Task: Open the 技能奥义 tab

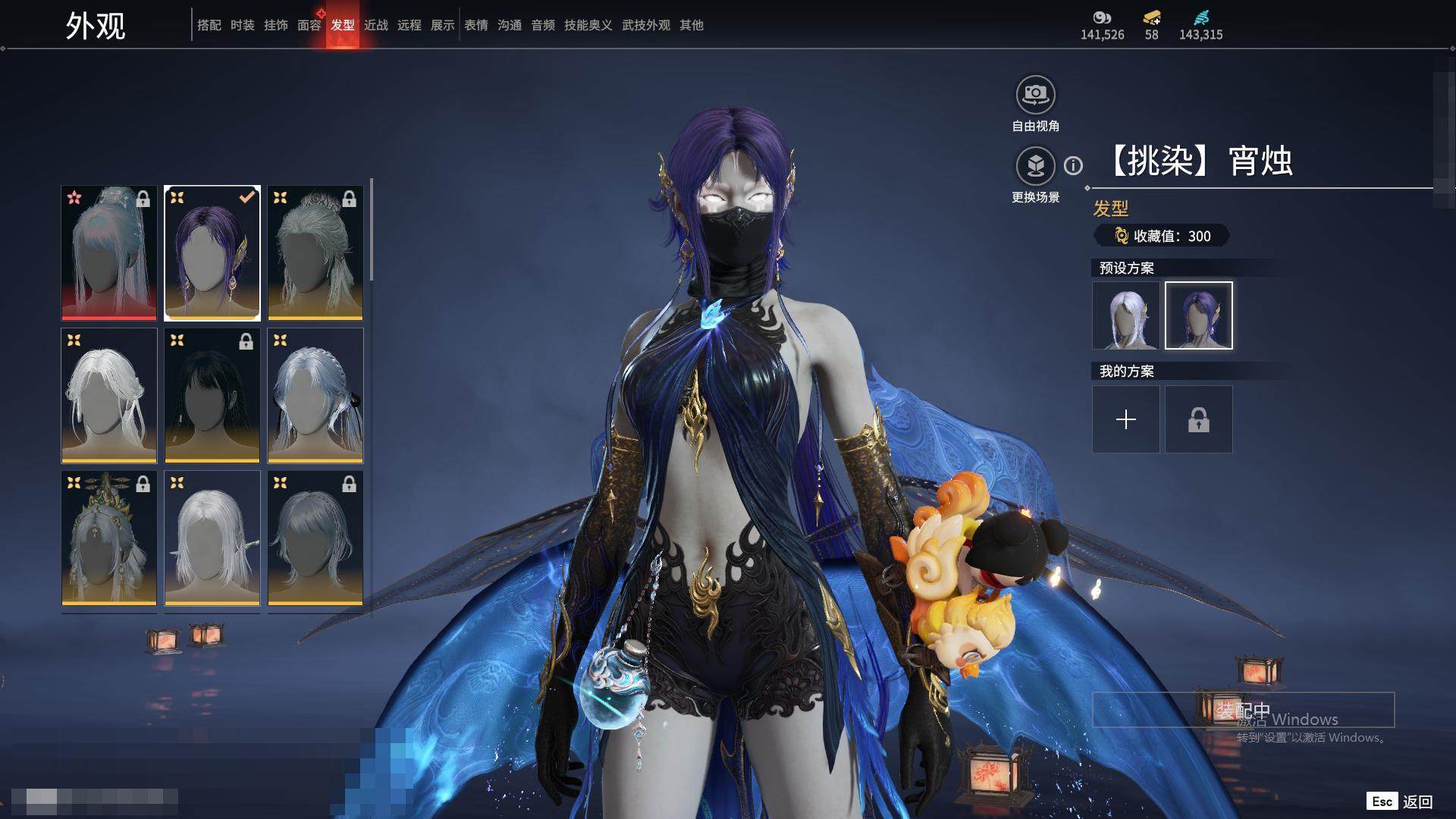Action: pyautogui.click(x=588, y=25)
